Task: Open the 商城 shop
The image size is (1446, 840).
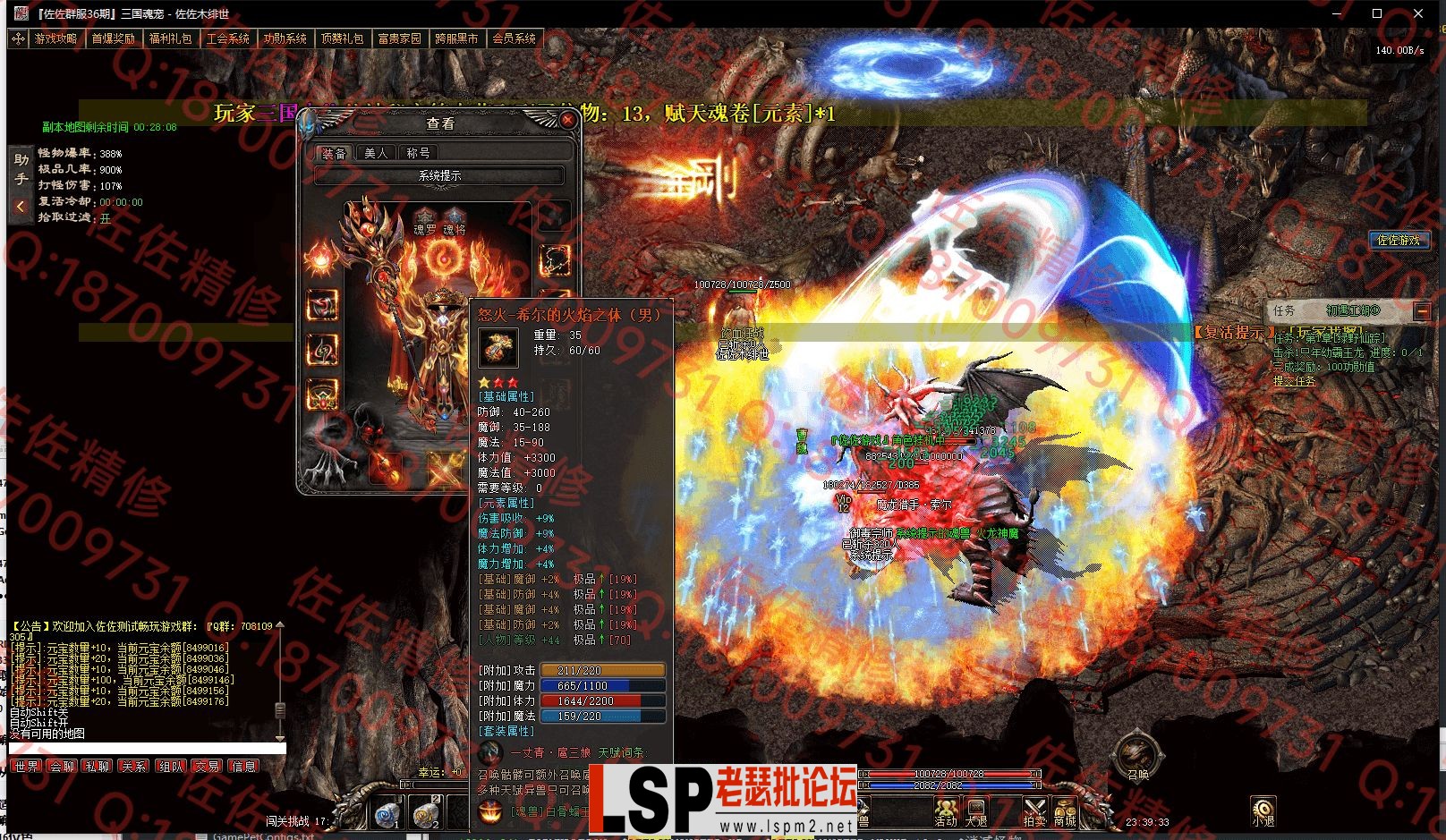Action: click(x=1065, y=810)
